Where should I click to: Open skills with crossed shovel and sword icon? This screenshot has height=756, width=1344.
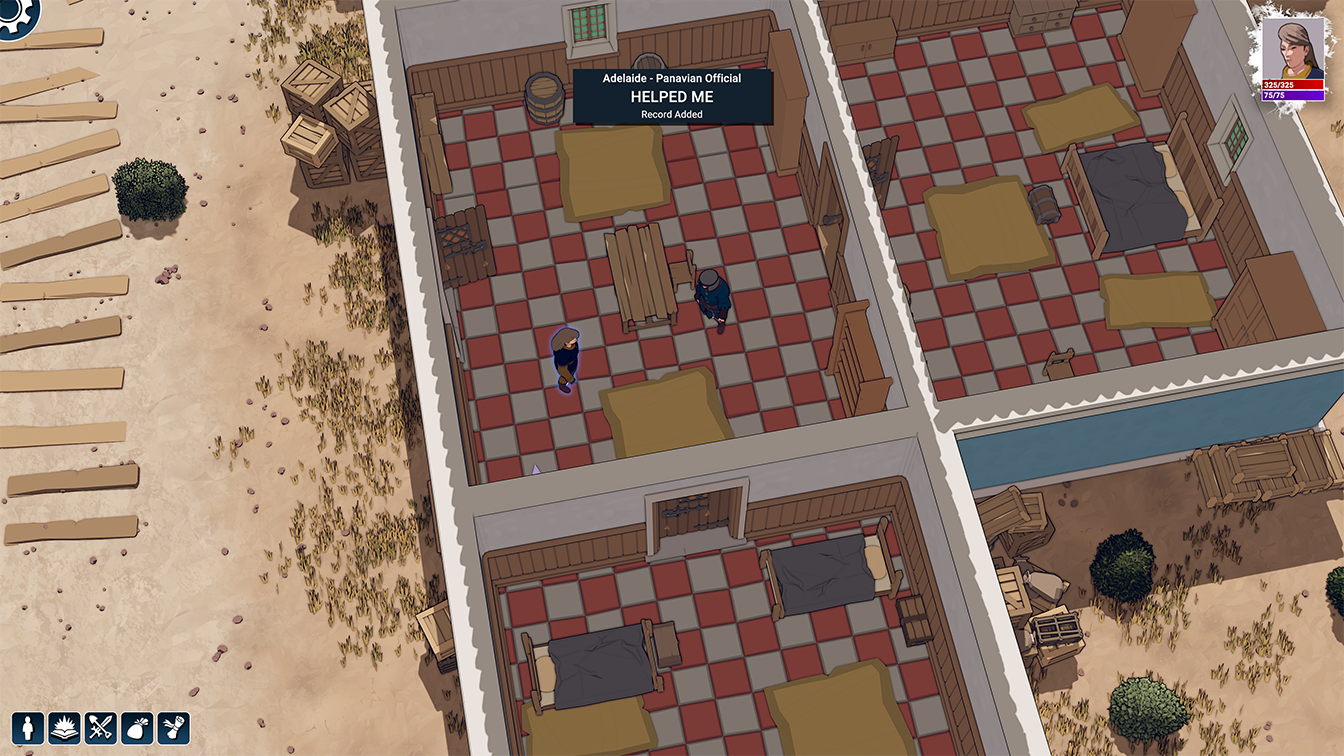[100, 727]
